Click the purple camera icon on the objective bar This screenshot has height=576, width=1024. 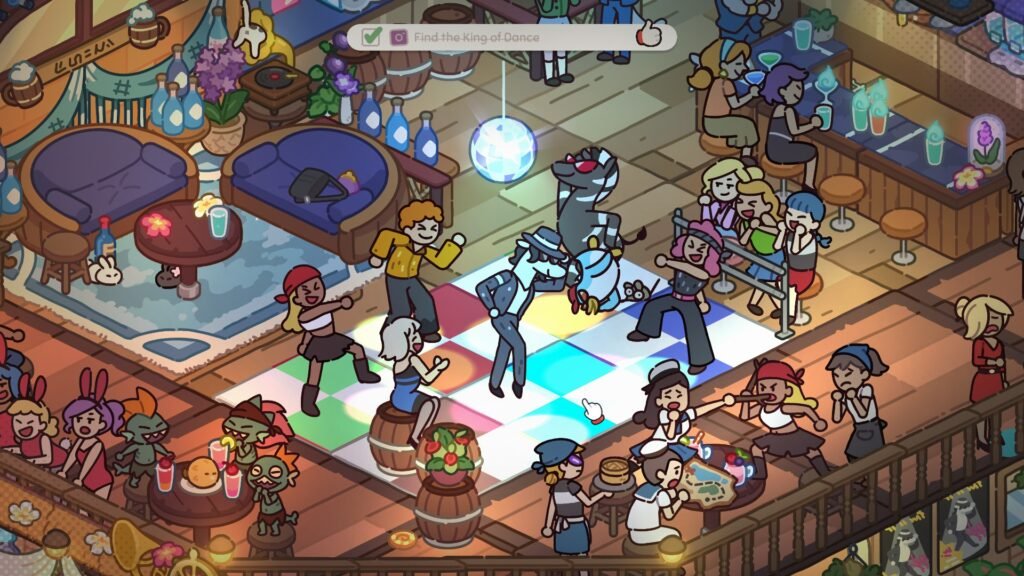coord(399,37)
